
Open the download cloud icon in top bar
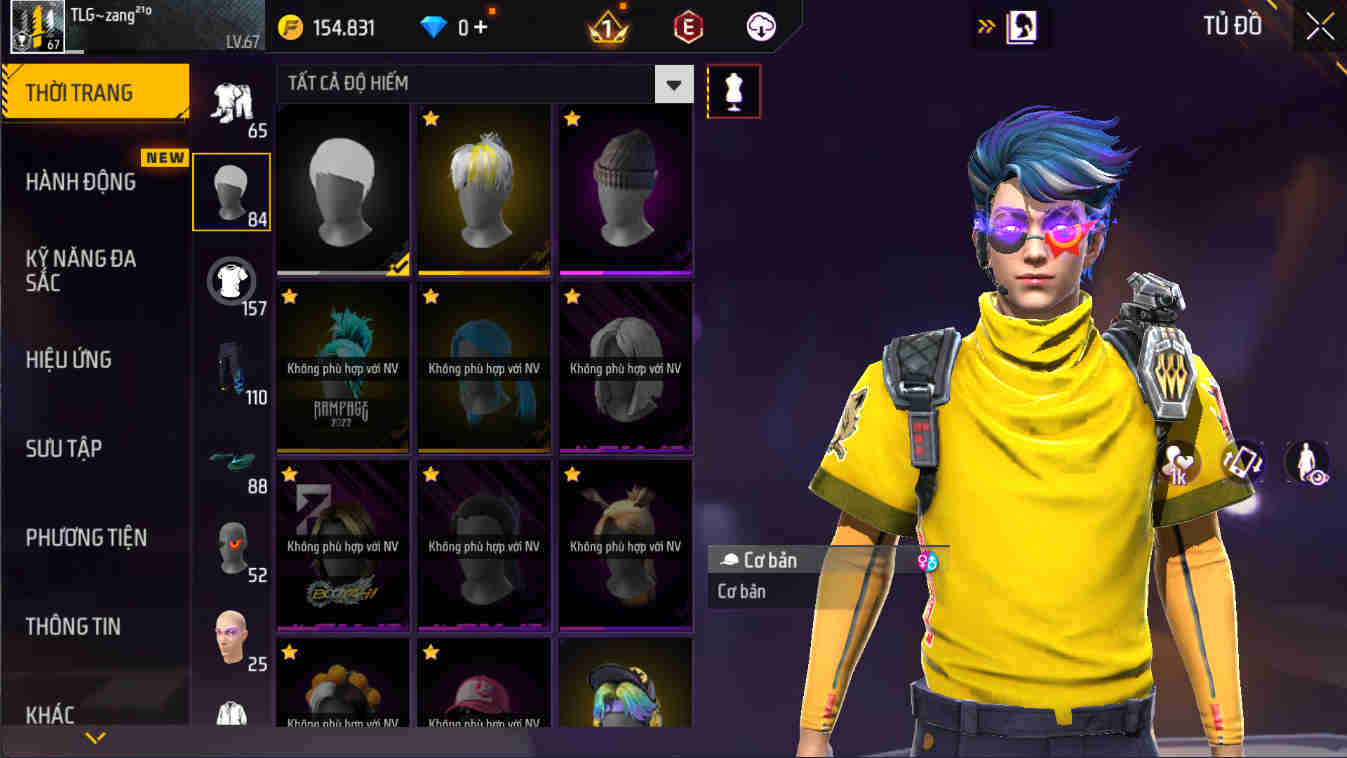(760, 27)
